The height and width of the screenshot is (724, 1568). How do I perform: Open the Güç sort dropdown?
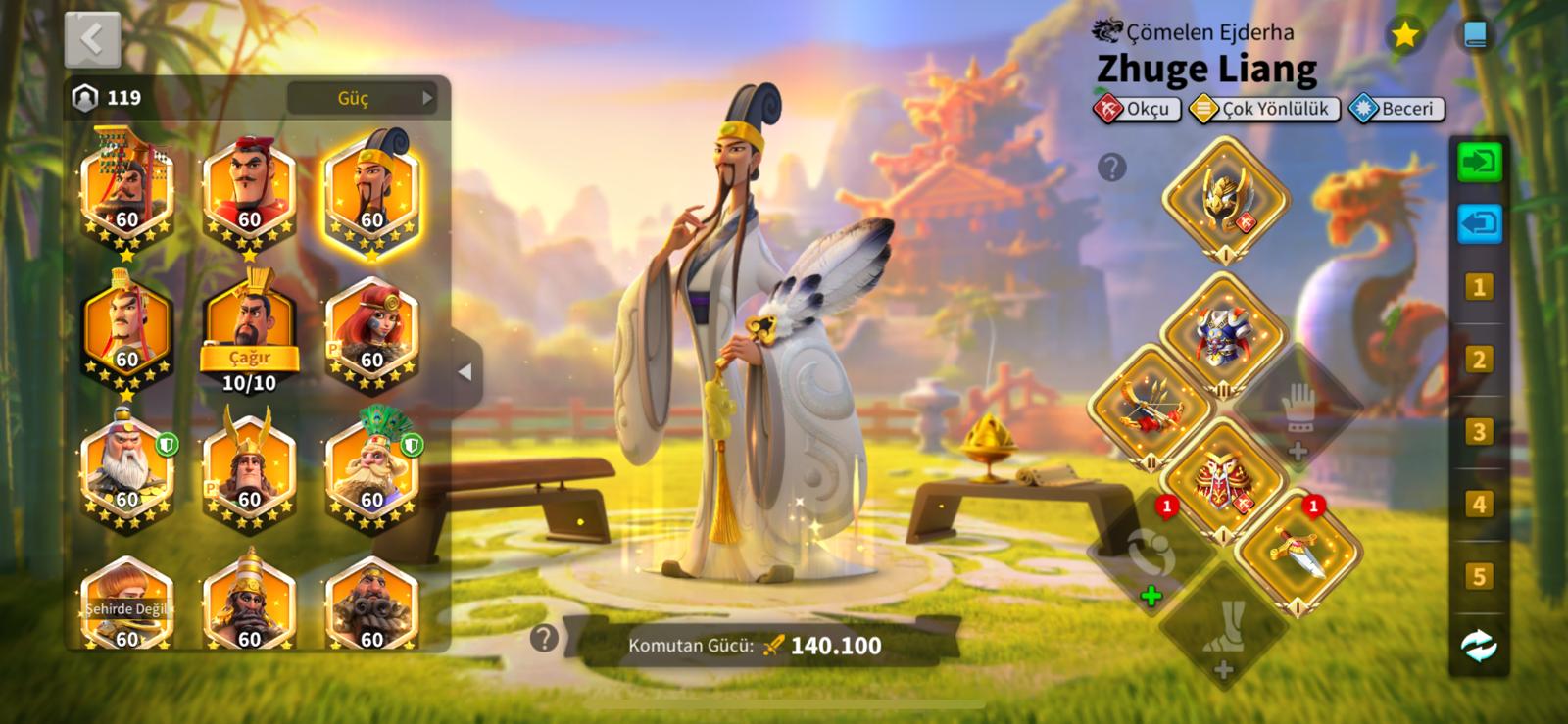point(361,98)
